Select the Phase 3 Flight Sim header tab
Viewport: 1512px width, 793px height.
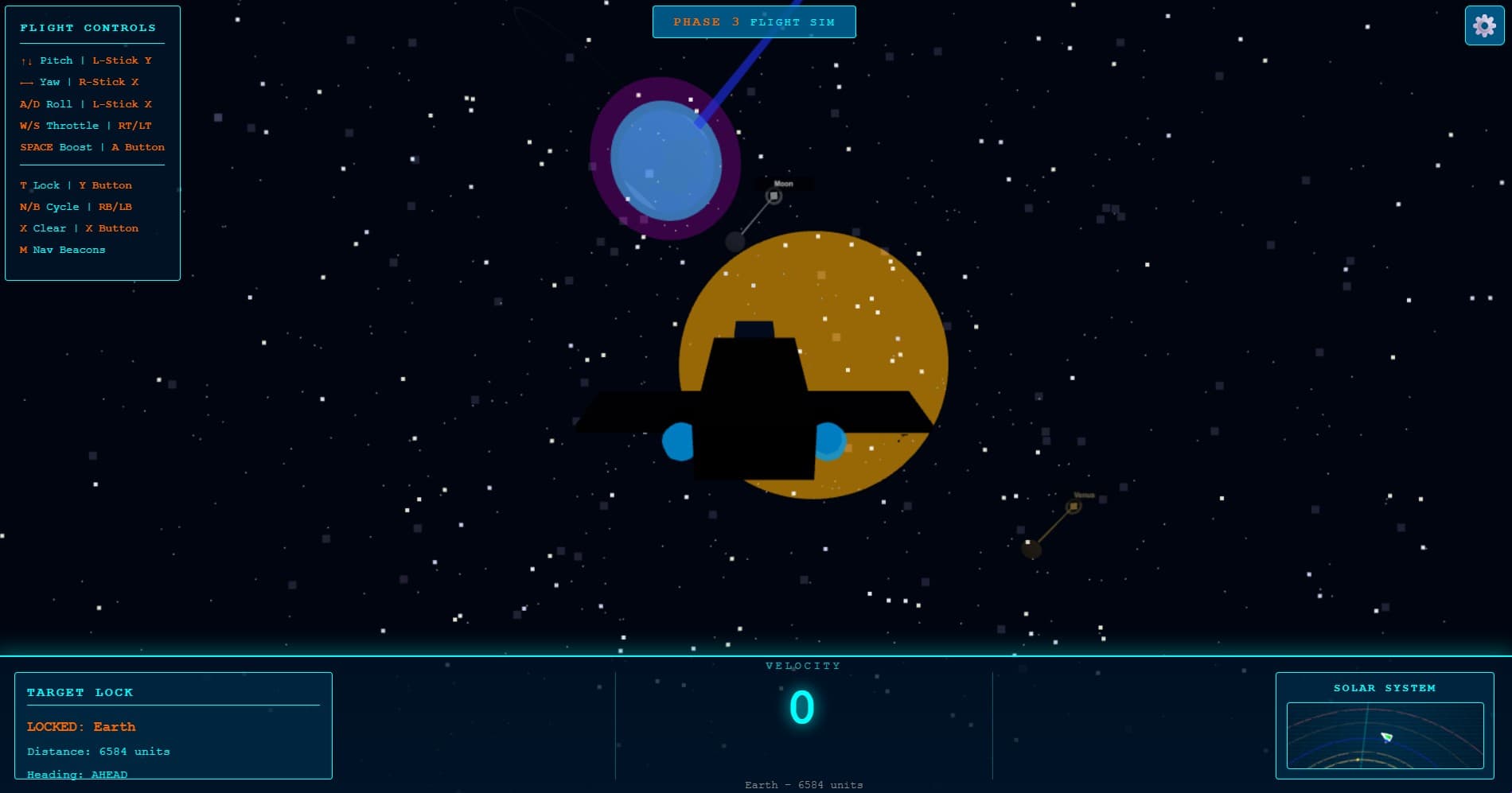[754, 21]
